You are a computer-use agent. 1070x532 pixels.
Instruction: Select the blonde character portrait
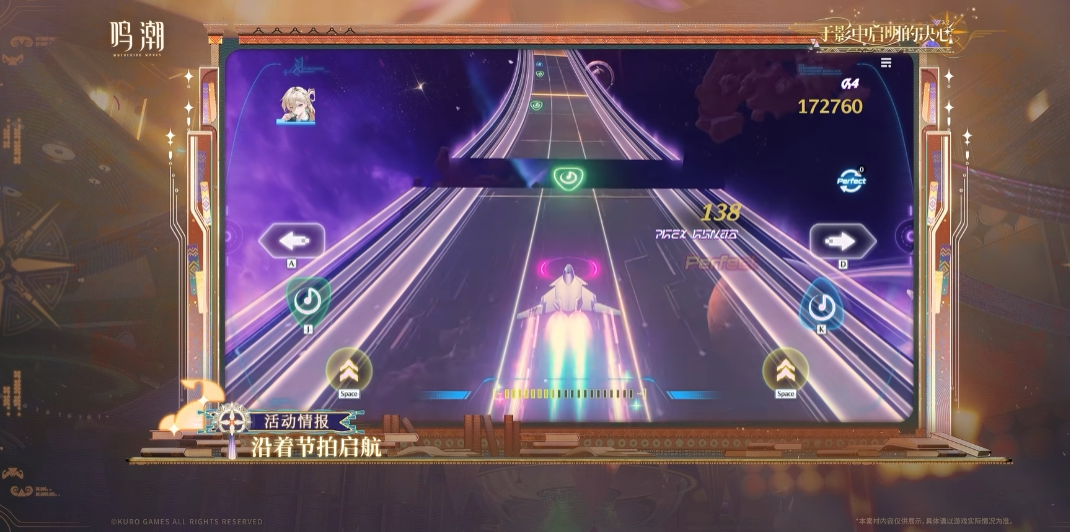[x=296, y=105]
